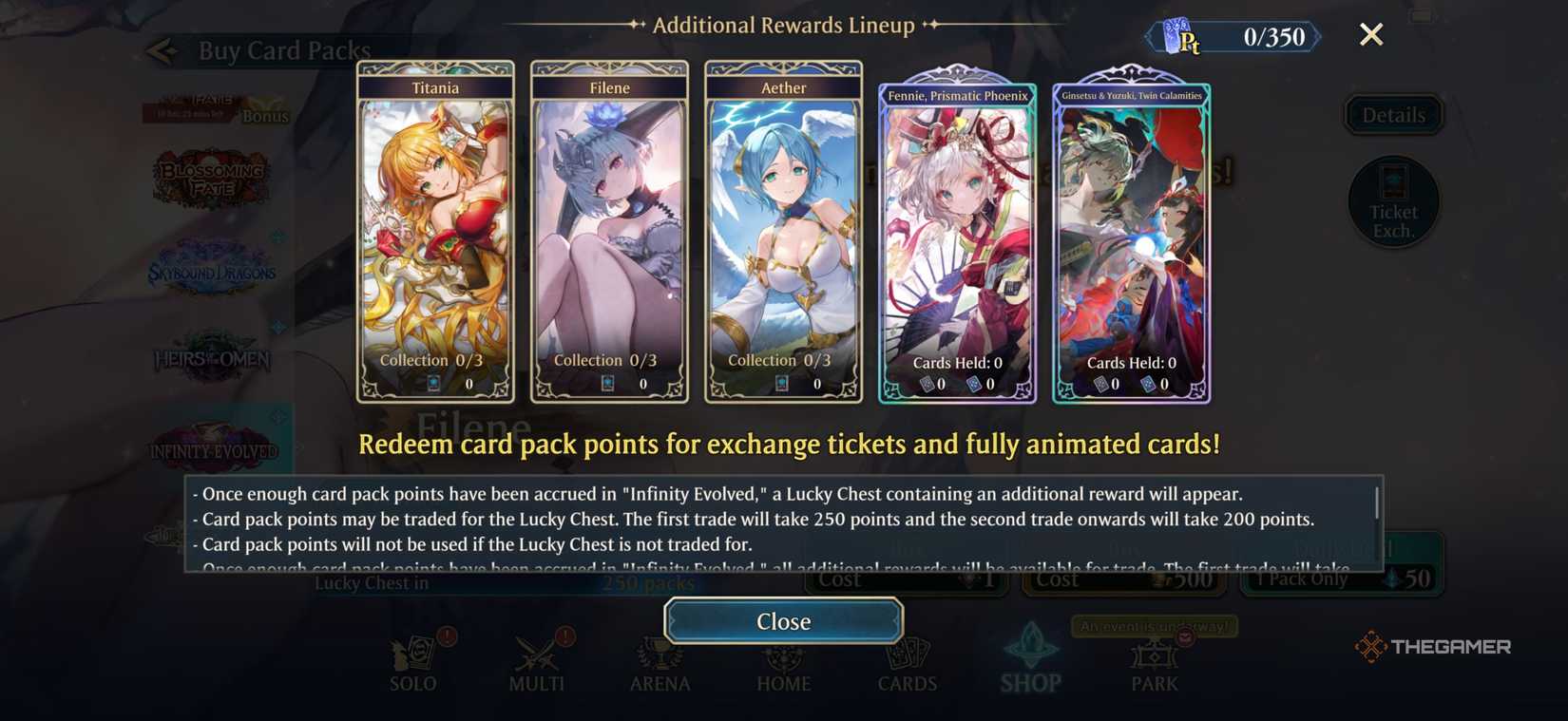Check the card pack Pt counter

[x=1231, y=38]
